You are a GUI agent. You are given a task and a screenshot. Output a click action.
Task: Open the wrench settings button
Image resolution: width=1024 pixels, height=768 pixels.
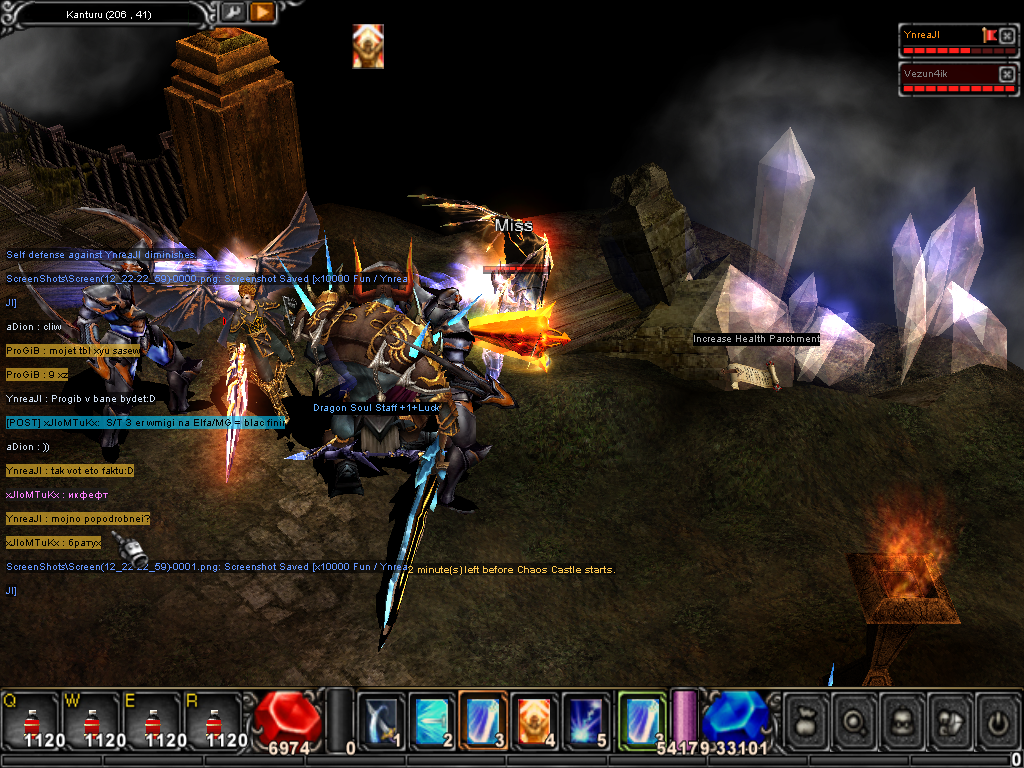tap(233, 12)
